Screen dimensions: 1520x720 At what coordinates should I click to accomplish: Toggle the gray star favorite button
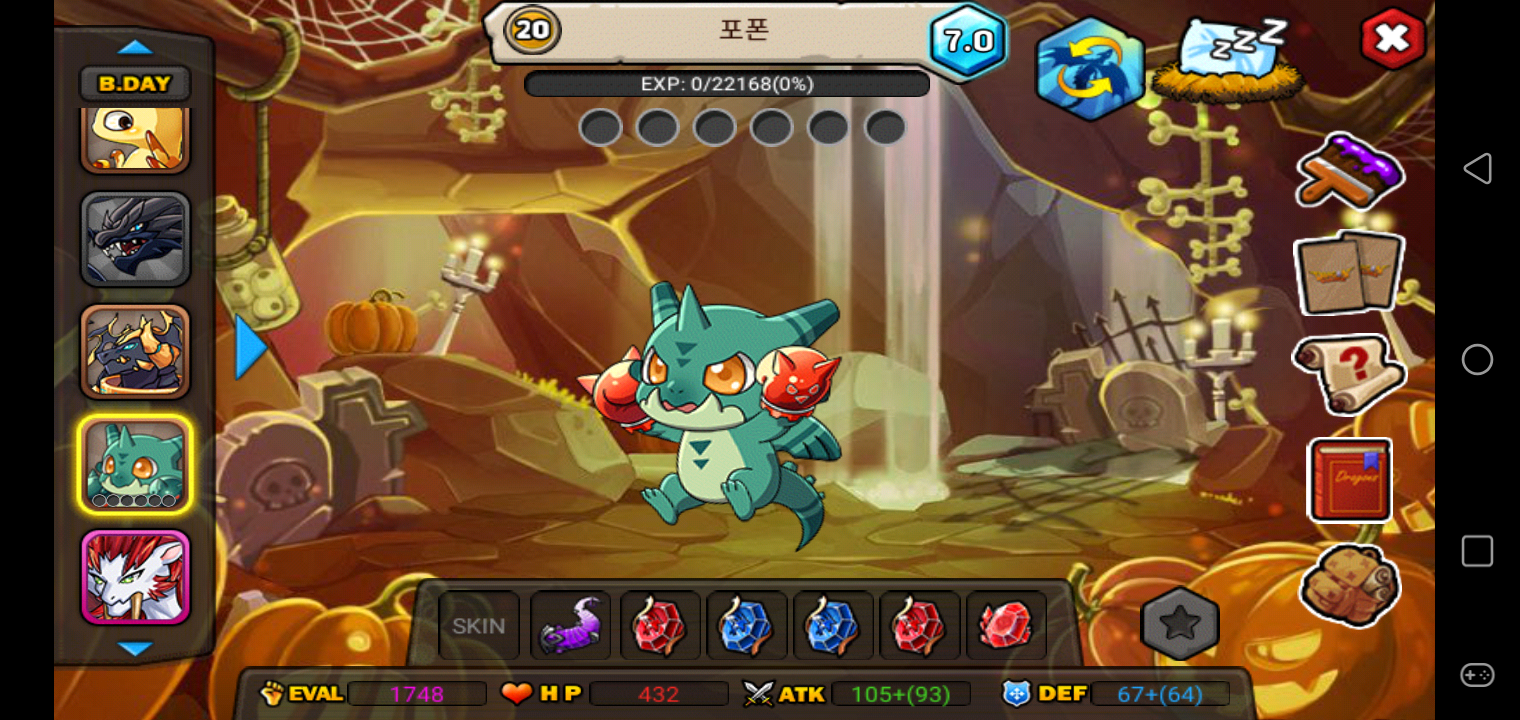coord(1180,624)
